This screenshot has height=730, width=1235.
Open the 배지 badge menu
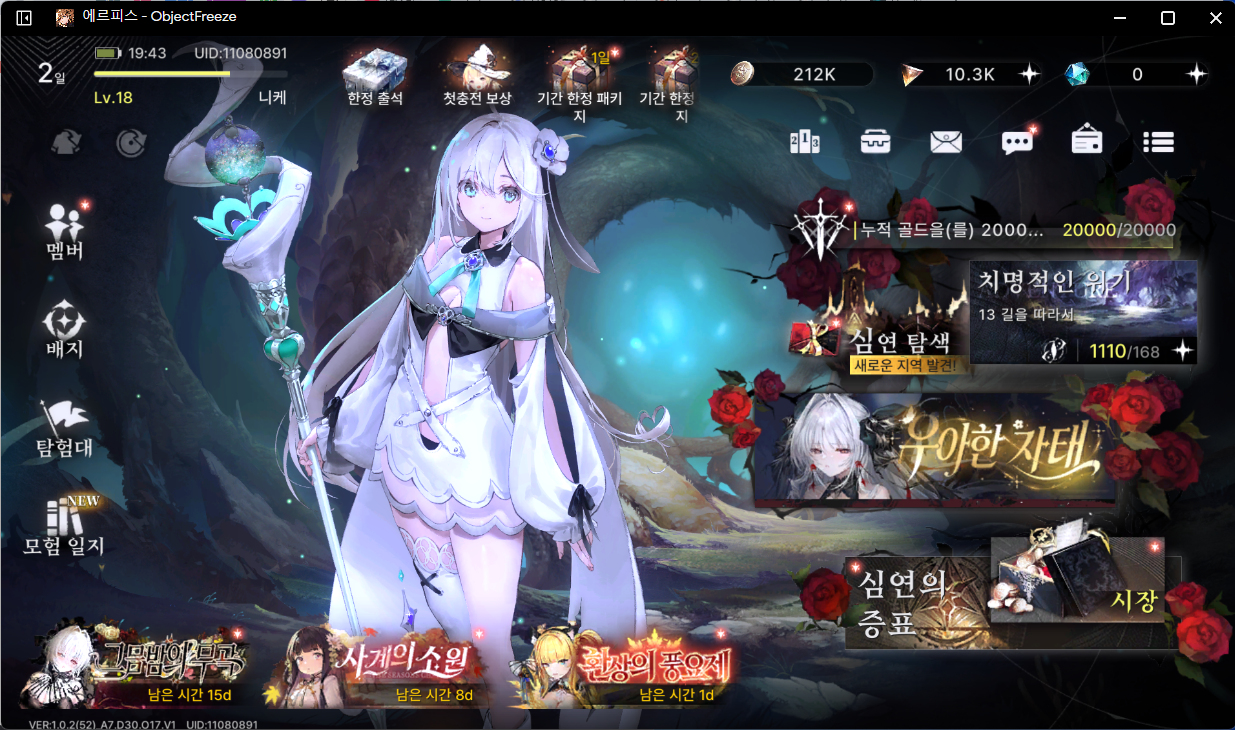tap(64, 330)
